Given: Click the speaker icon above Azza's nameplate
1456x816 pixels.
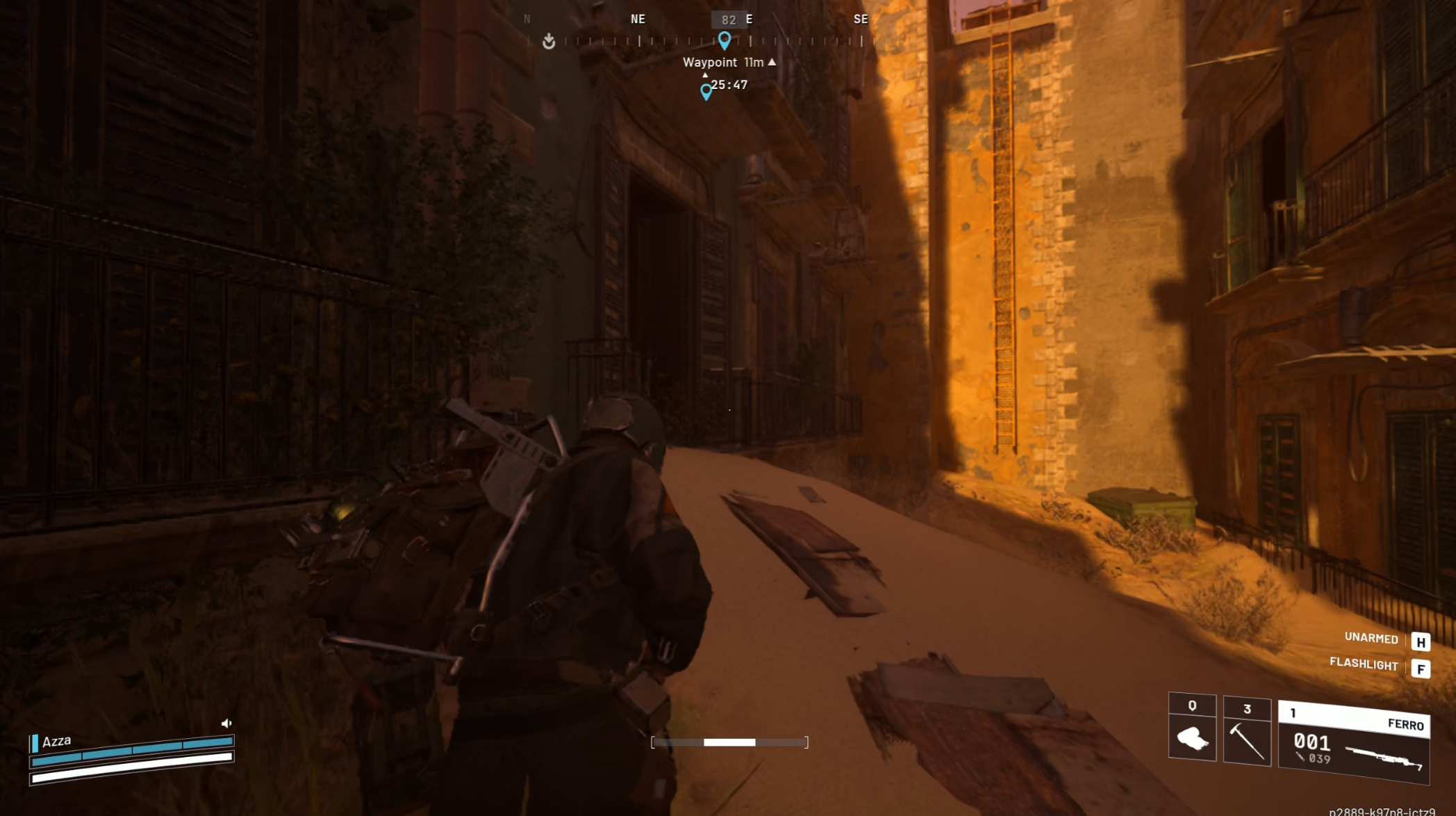Looking at the screenshot, I should (x=227, y=721).
